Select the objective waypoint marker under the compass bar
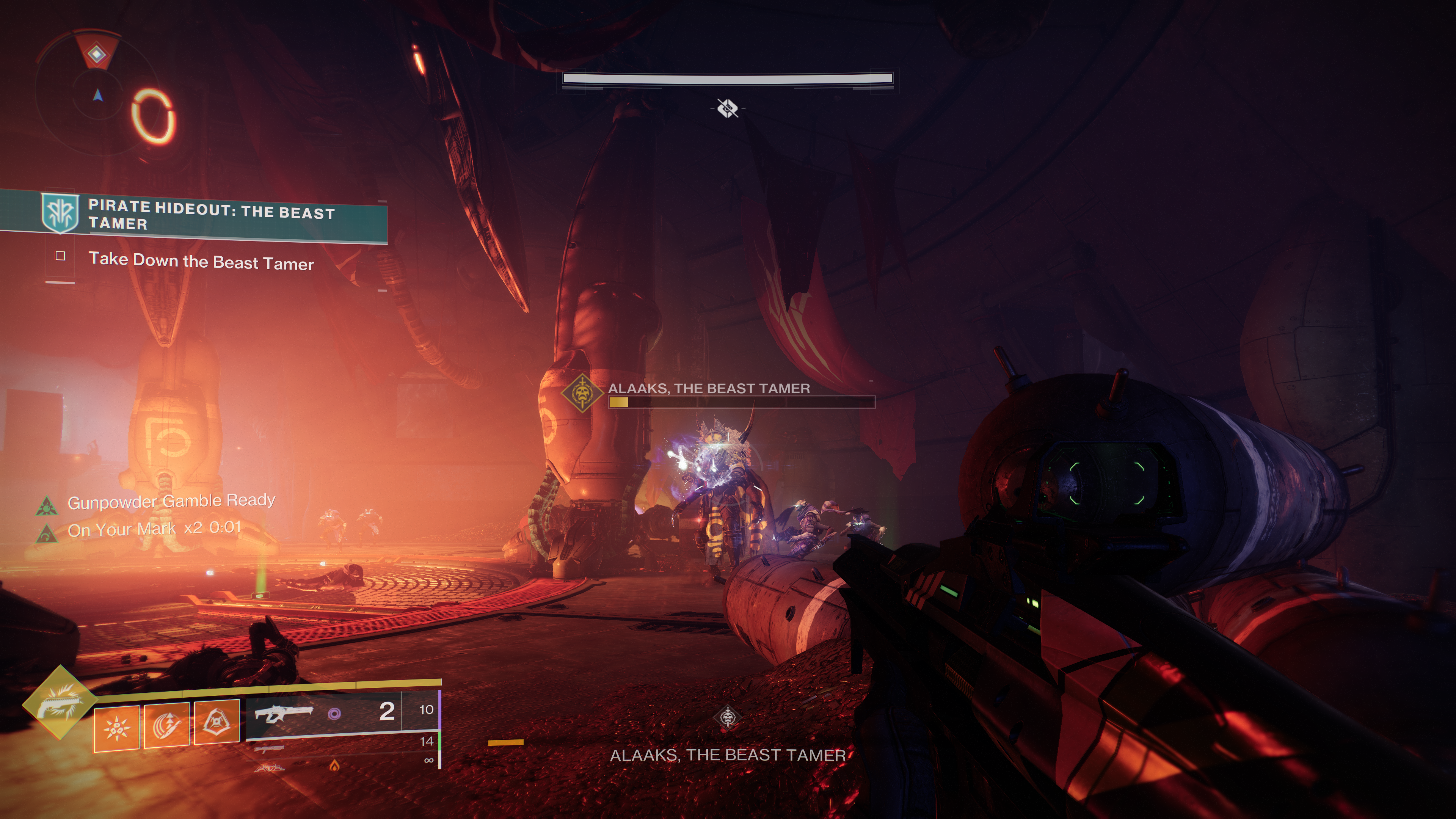The width and height of the screenshot is (1456, 819). coord(728,108)
